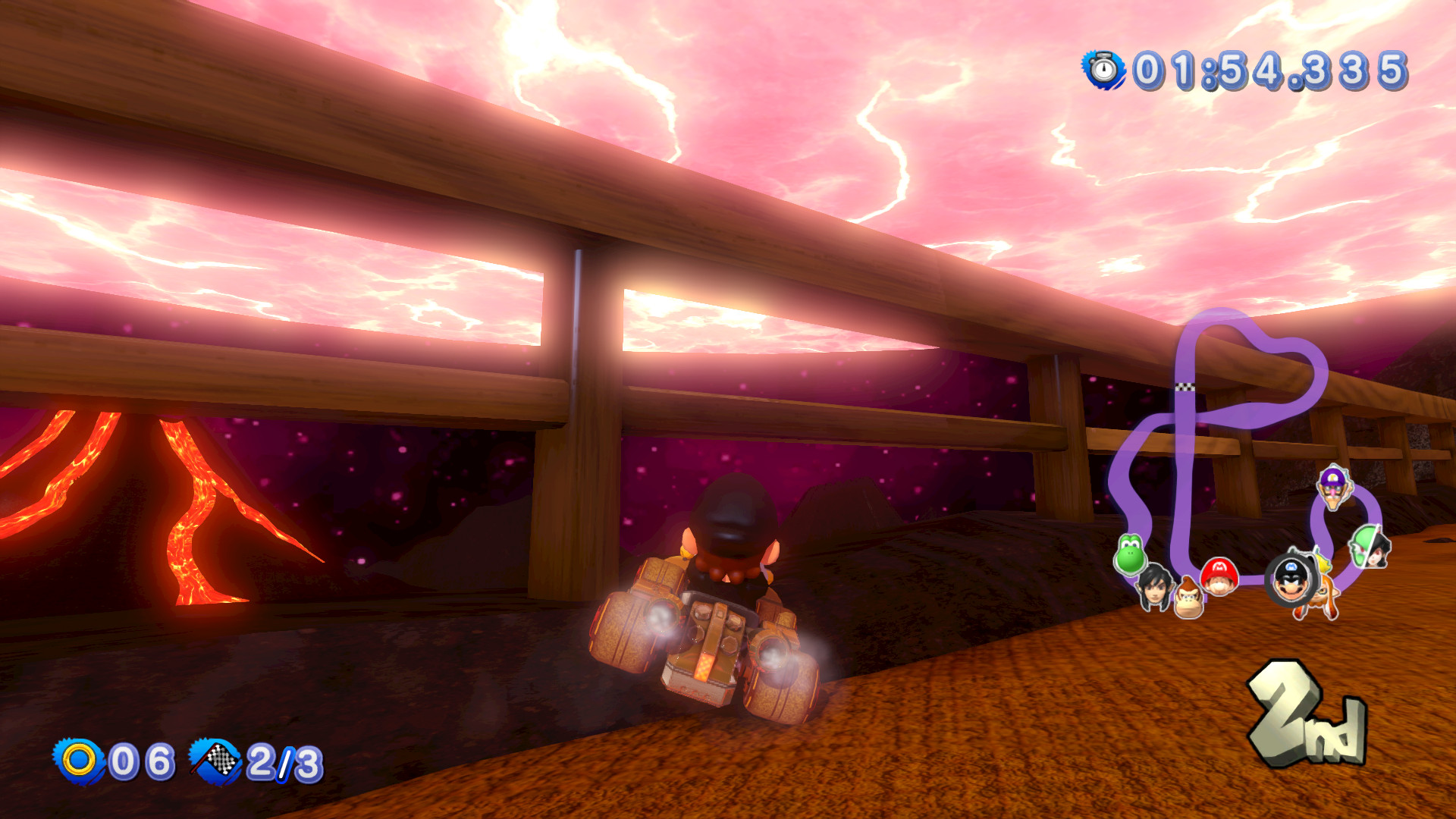This screenshot has width=1456, height=819.
Task: Click the checkered start line marker on the minimap
Action: tap(1187, 384)
